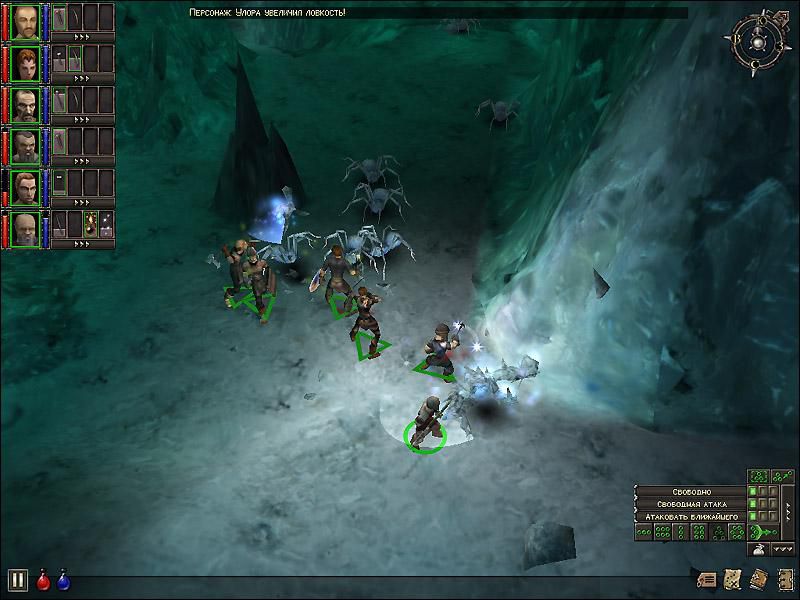Select the top party member portrait

tap(25, 20)
